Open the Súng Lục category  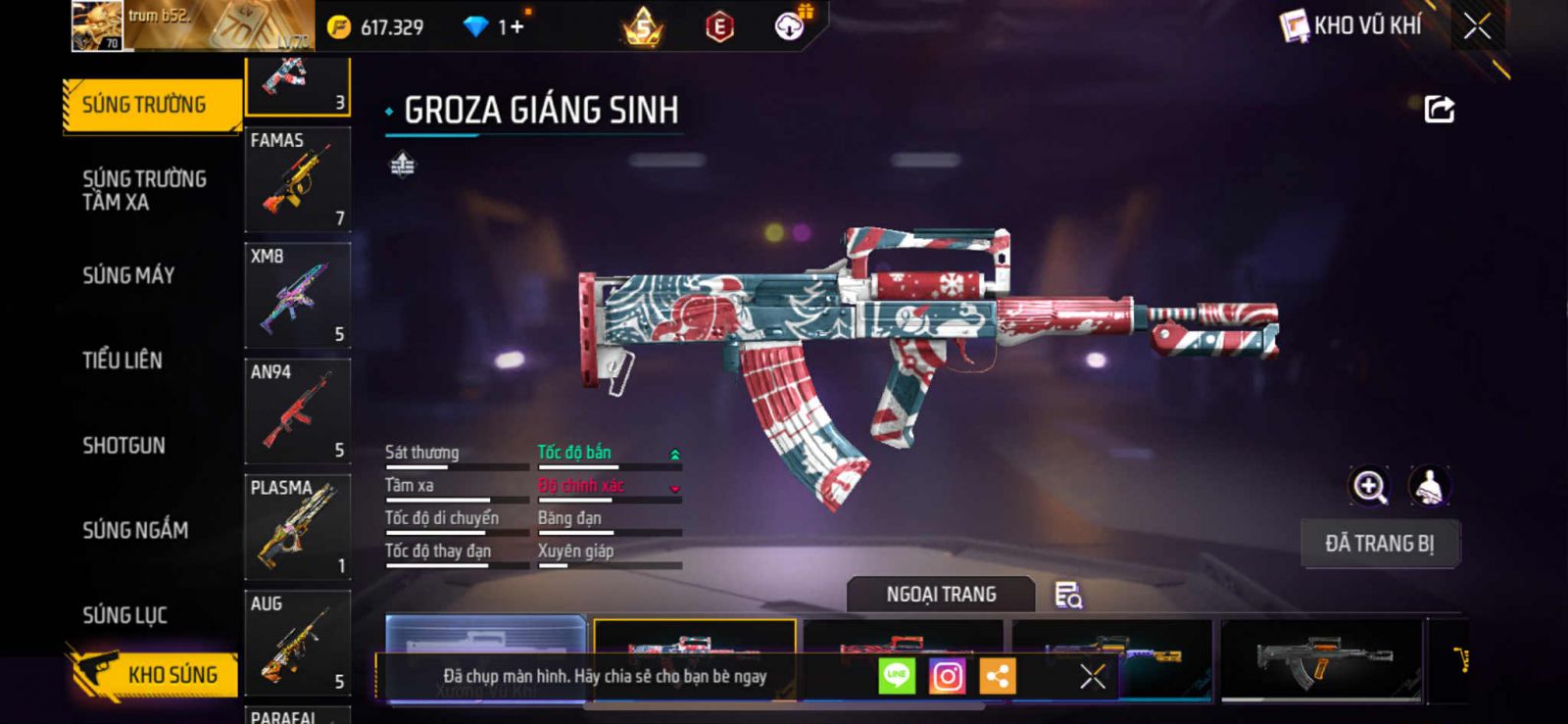[x=124, y=615]
